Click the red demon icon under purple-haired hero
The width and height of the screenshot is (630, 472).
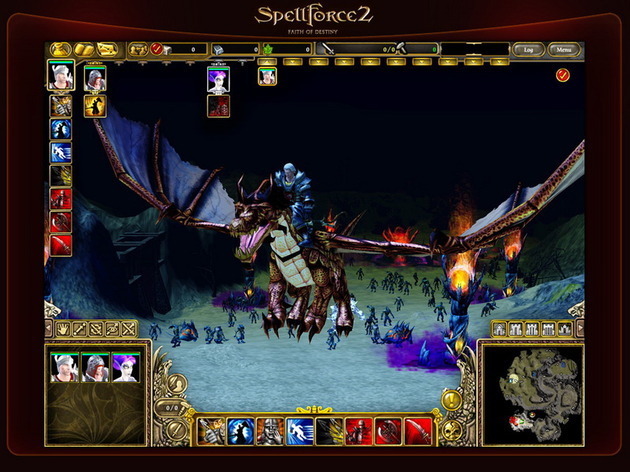point(219,106)
